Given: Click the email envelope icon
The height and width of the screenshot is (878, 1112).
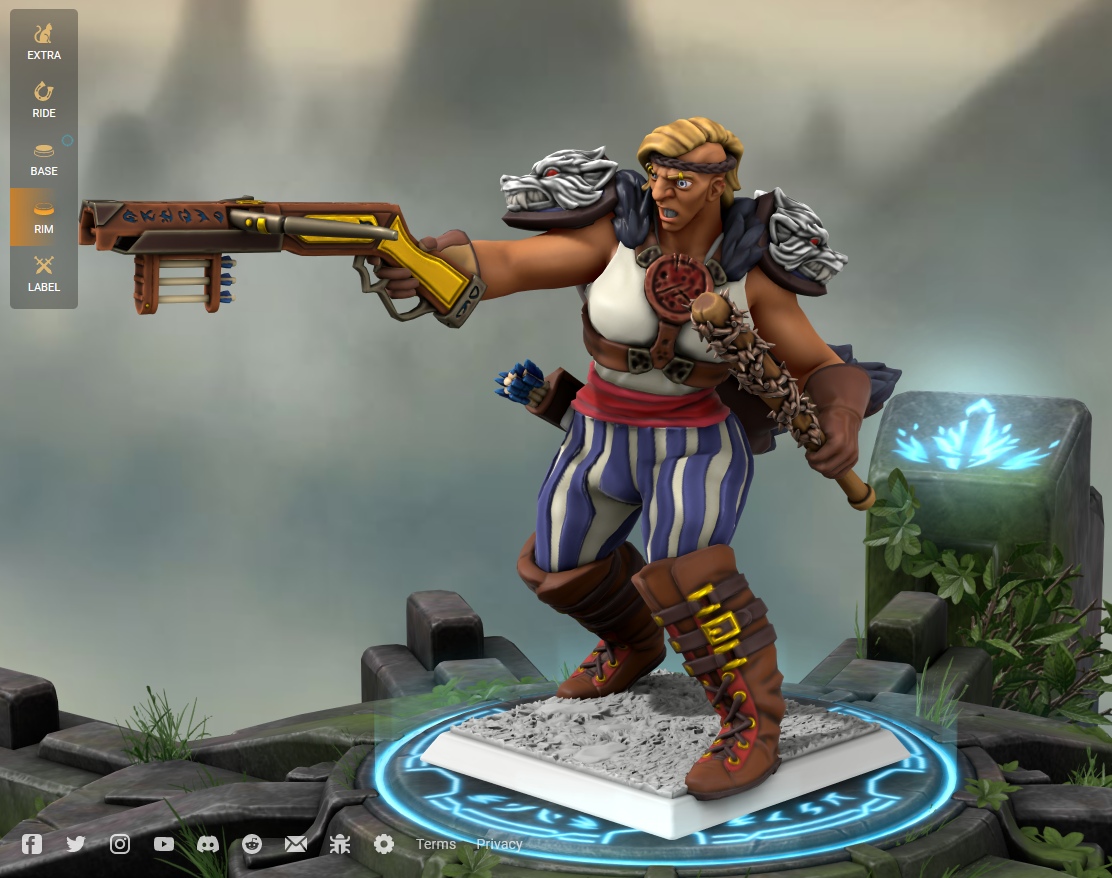Looking at the screenshot, I should (x=296, y=844).
